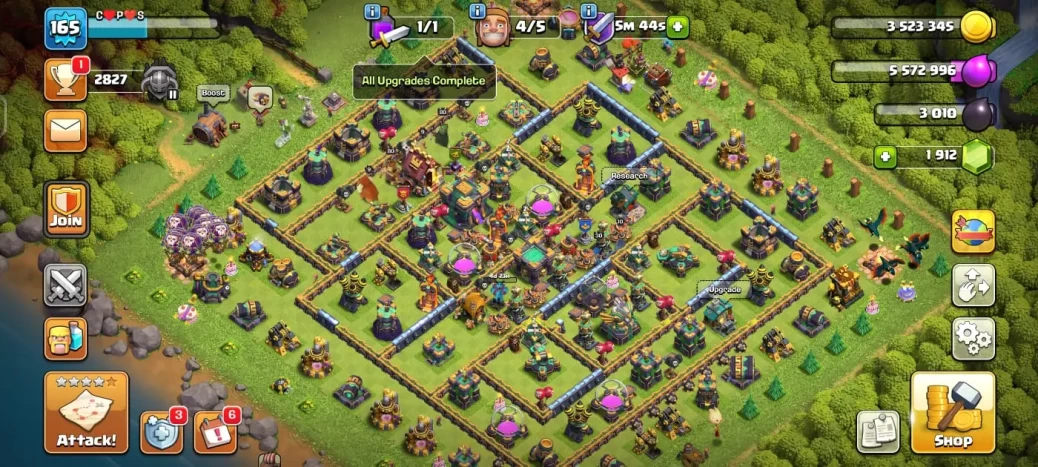Click the blue shield icon with 3 badge
The image size is (1038, 467).
tap(160, 432)
